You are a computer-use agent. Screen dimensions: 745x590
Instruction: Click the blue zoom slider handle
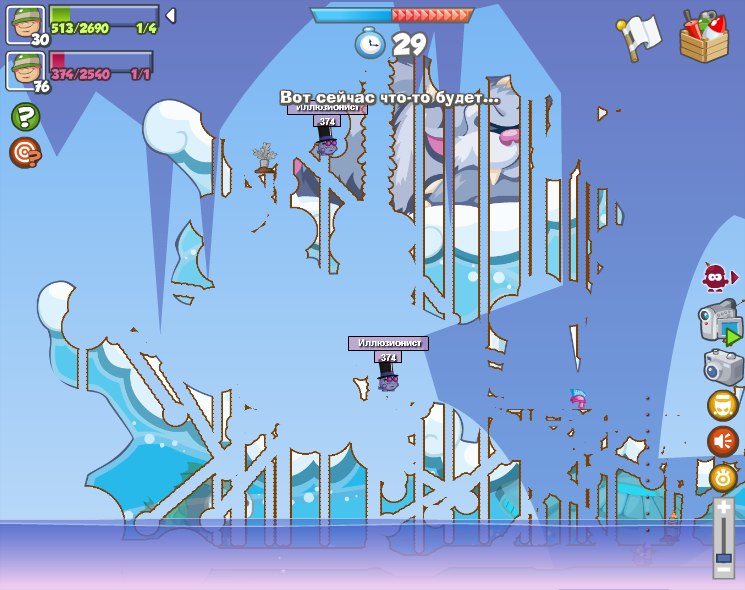724,553
